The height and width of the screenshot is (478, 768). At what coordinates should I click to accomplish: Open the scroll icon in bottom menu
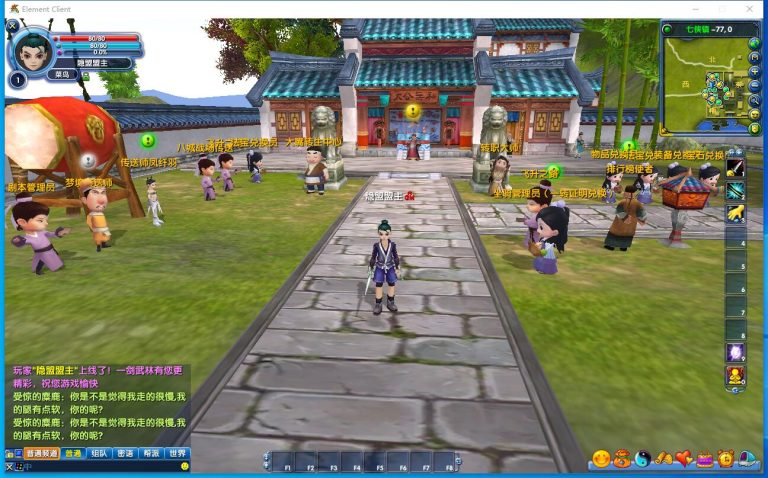tap(663, 459)
